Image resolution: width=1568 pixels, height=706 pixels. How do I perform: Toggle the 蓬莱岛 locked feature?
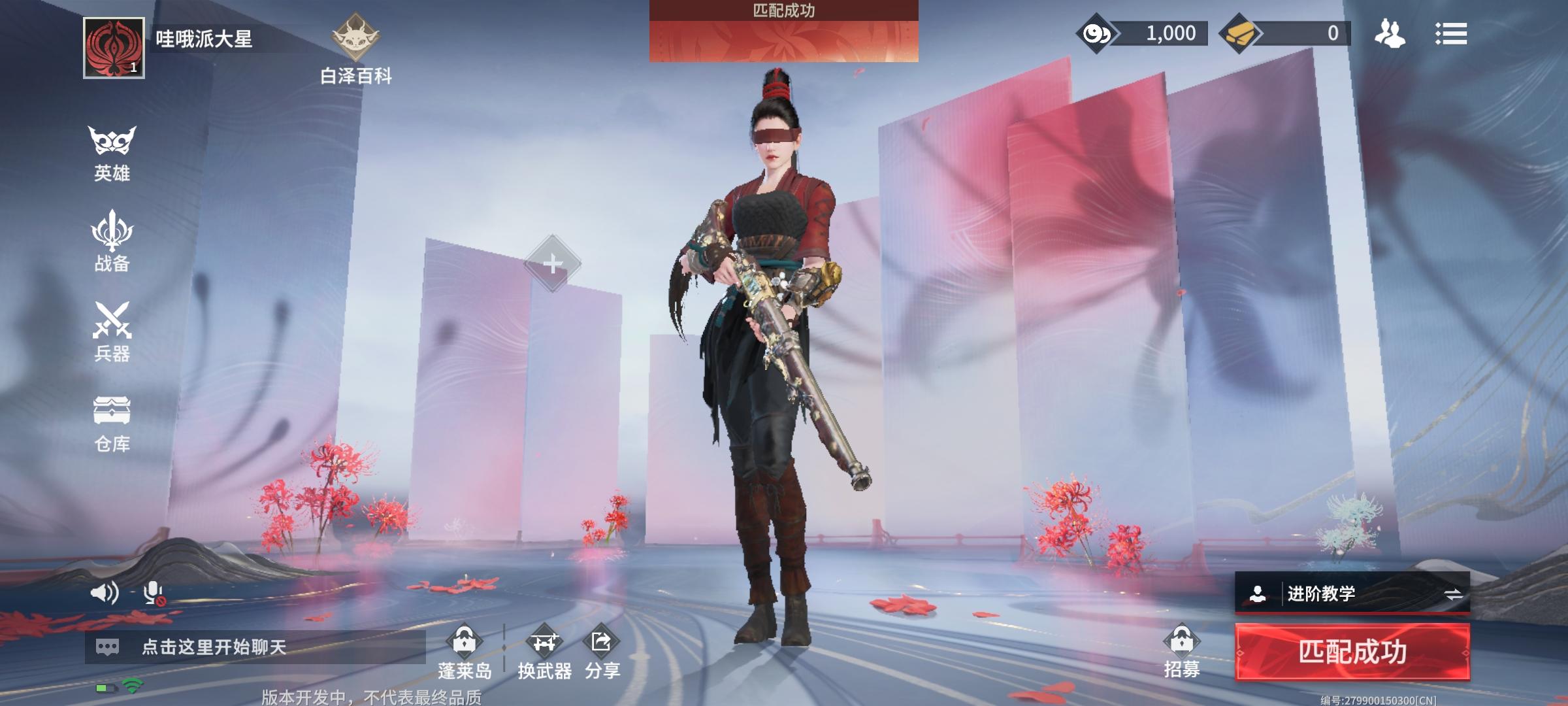tap(466, 647)
